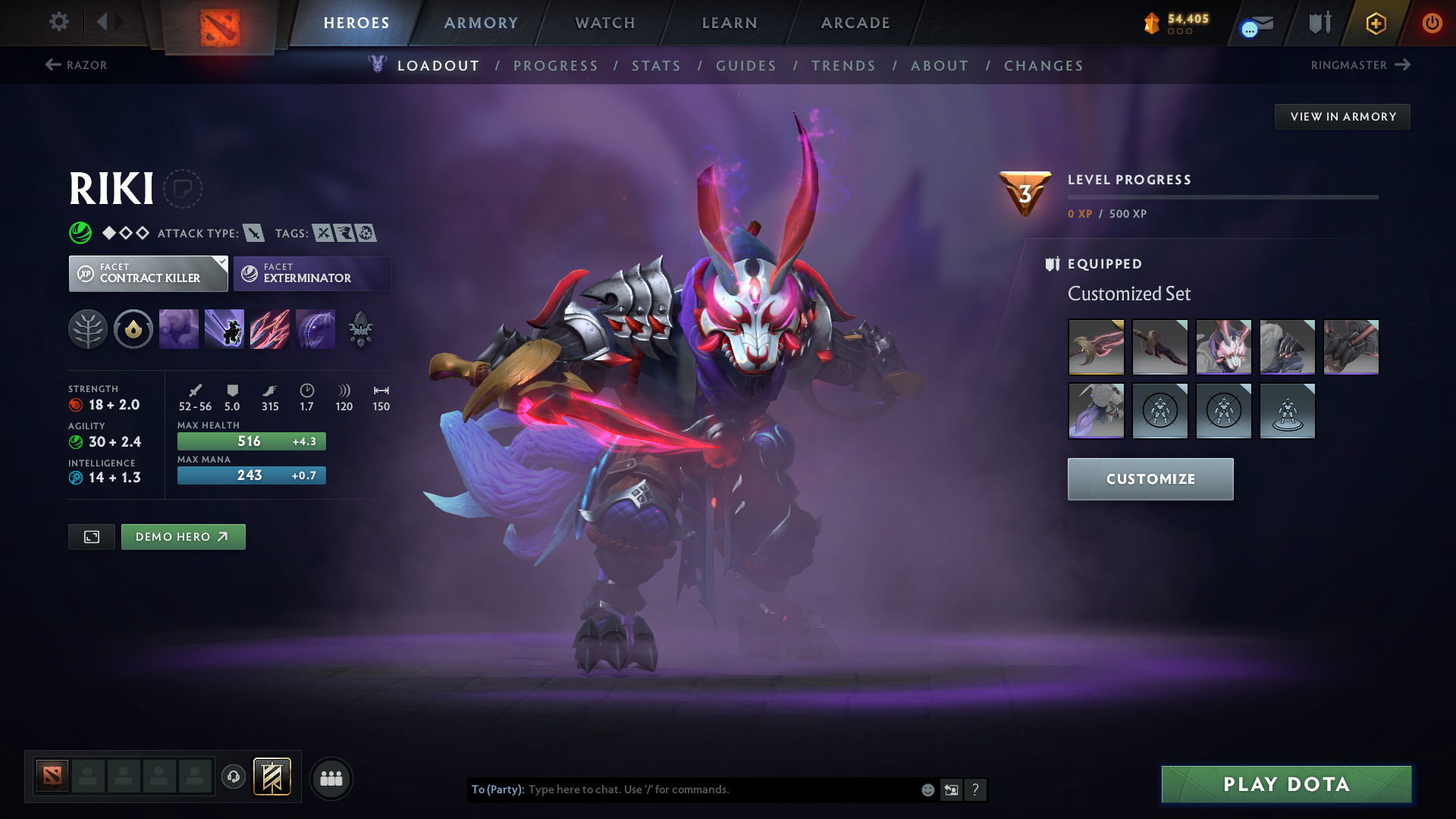The image size is (1456, 819).
Task: Click the power button to exit Dota
Action: tap(1432, 23)
